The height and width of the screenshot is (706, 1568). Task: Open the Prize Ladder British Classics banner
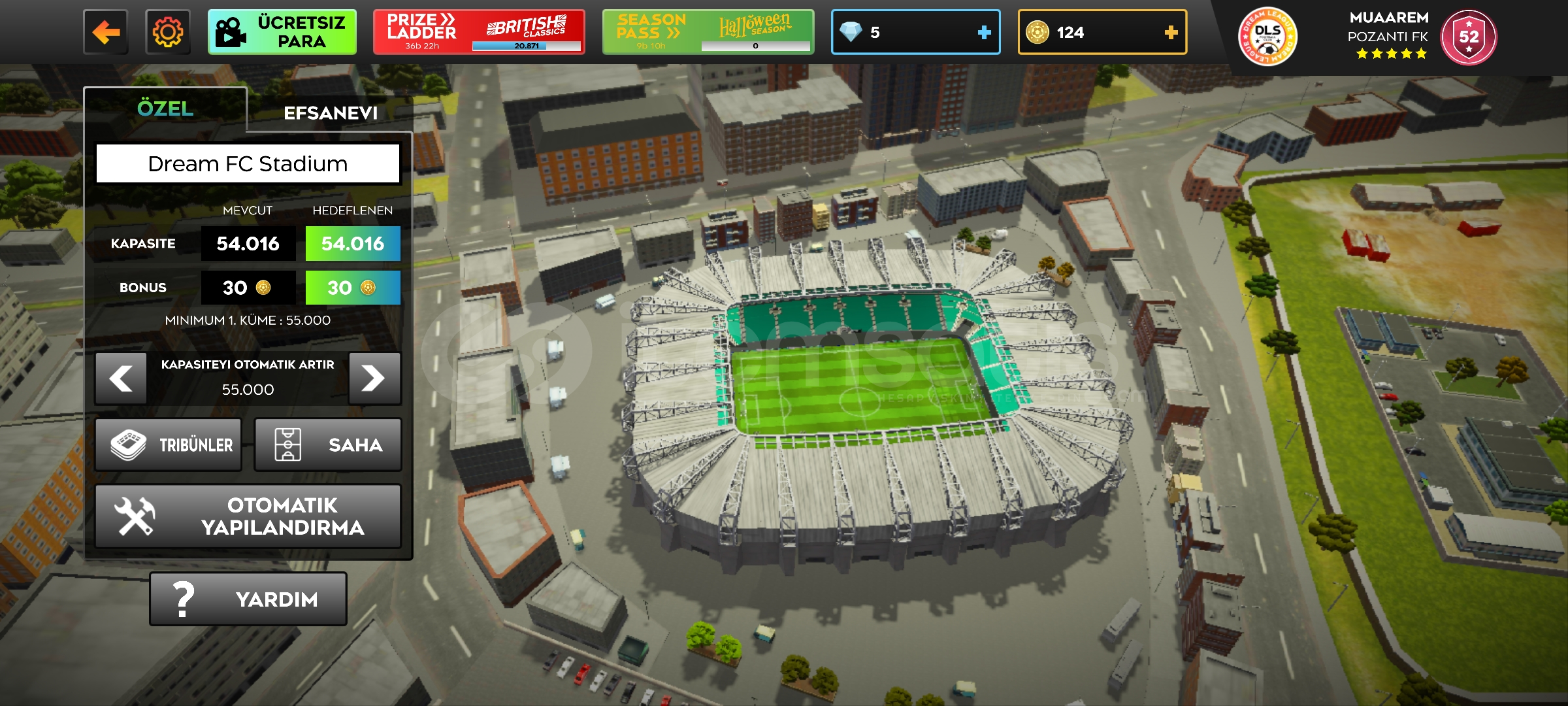point(478,32)
